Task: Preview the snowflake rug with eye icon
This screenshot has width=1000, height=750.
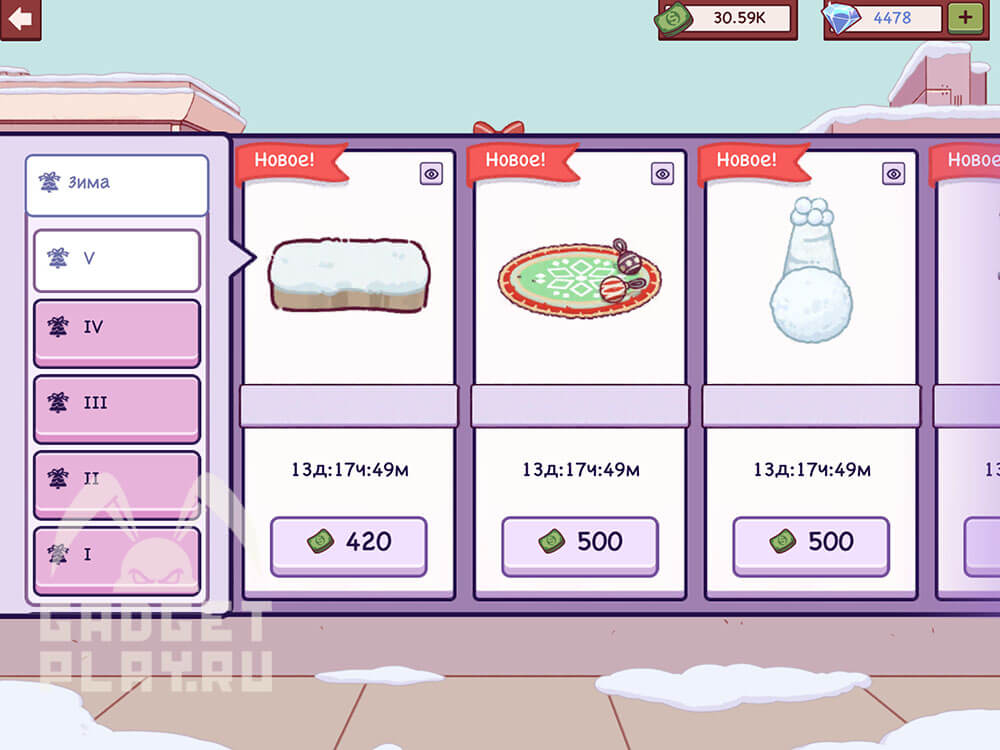Action: pyautogui.click(x=662, y=174)
